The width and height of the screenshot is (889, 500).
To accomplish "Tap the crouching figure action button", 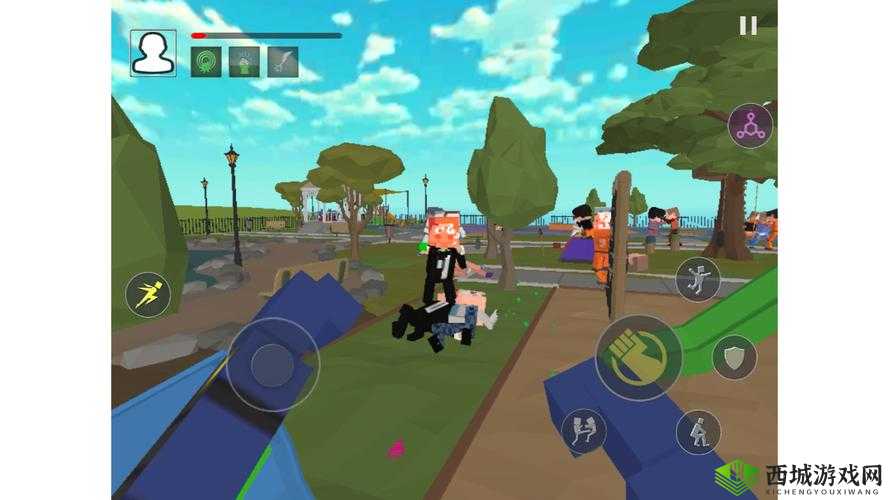I will tap(697, 432).
